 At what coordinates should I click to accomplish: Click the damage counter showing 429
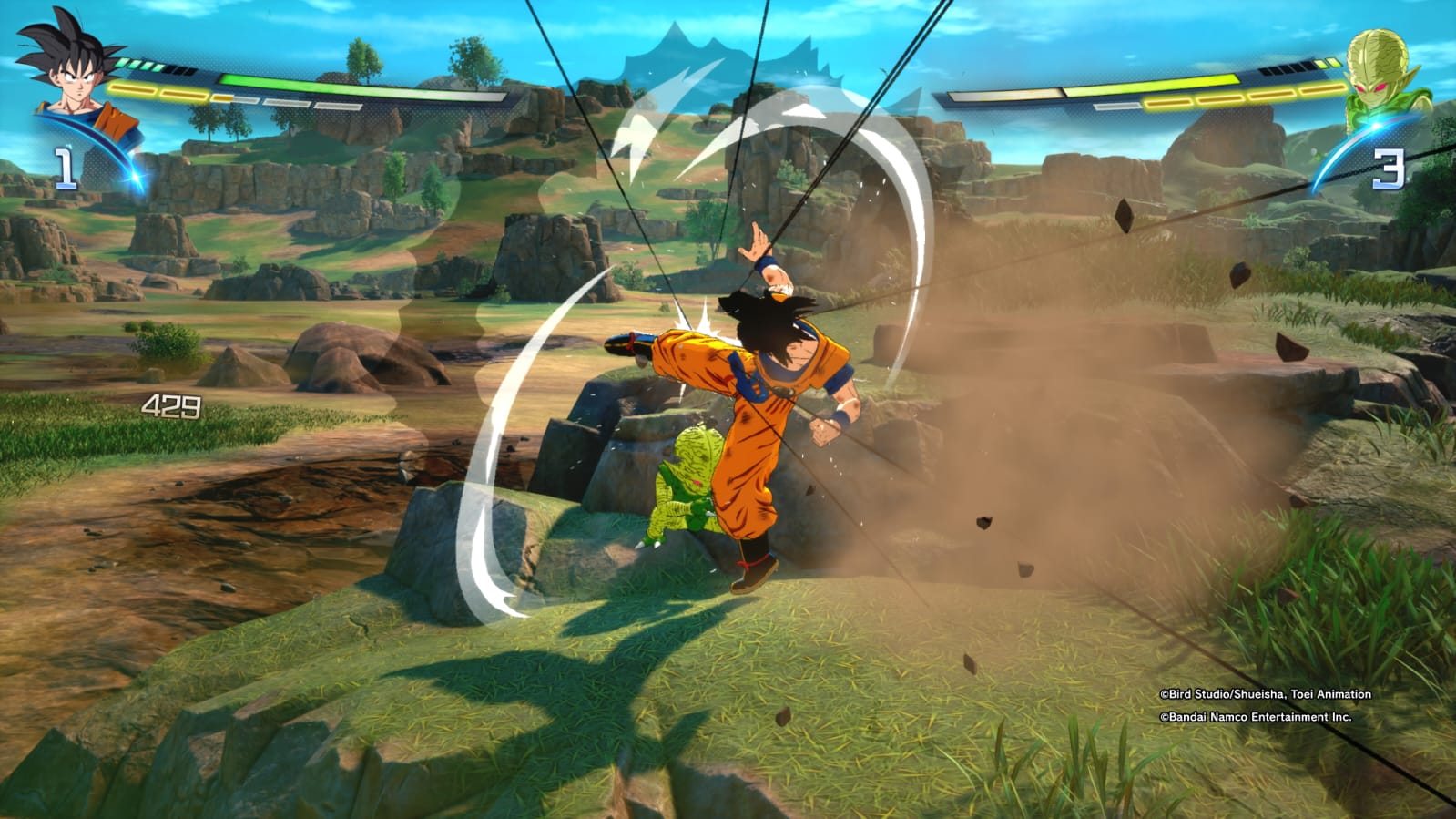171,404
